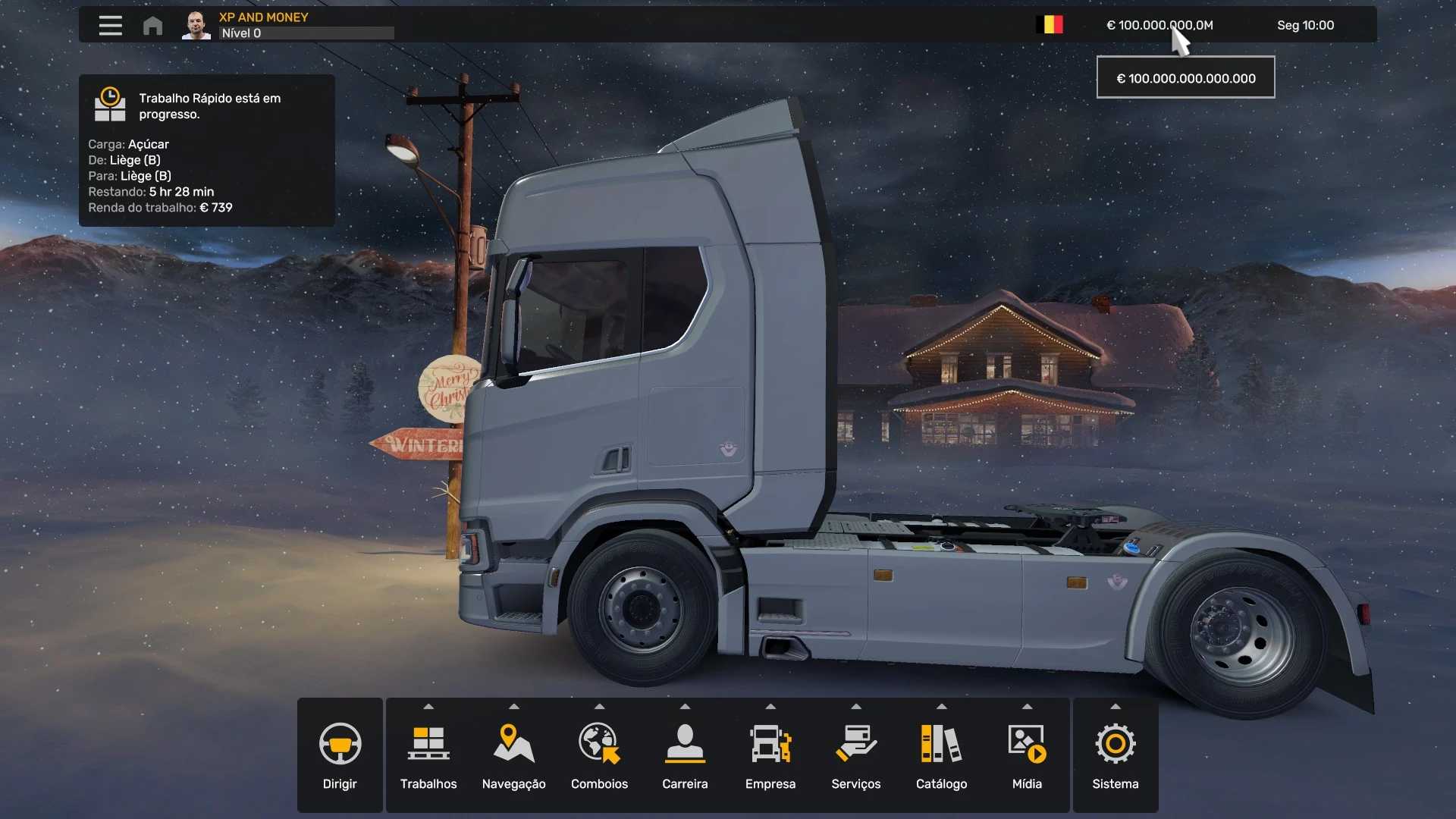Screen dimensions: 1456x819
Task: Choose the Empresa company menu
Action: tap(770, 755)
